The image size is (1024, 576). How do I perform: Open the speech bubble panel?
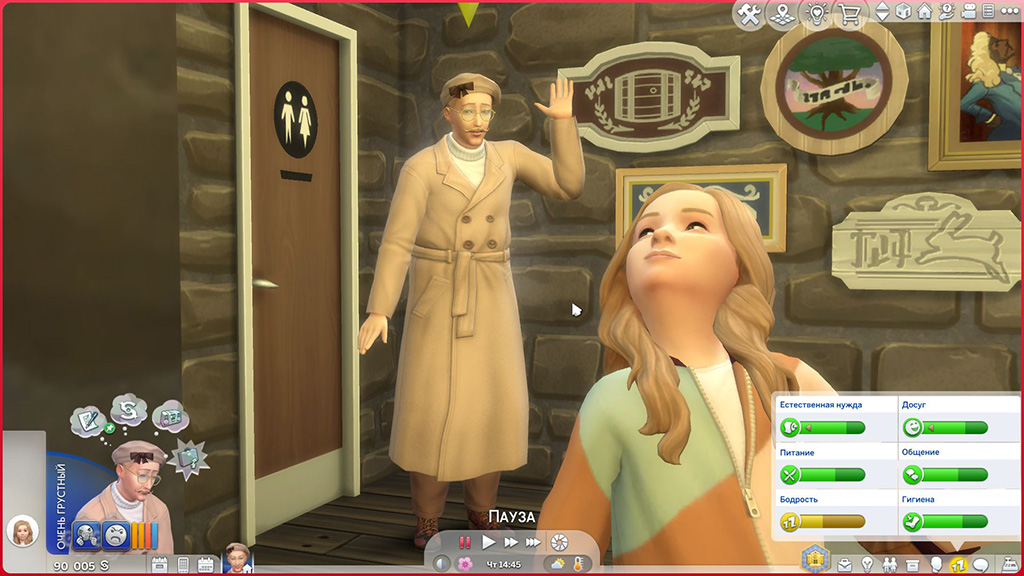coord(980,565)
